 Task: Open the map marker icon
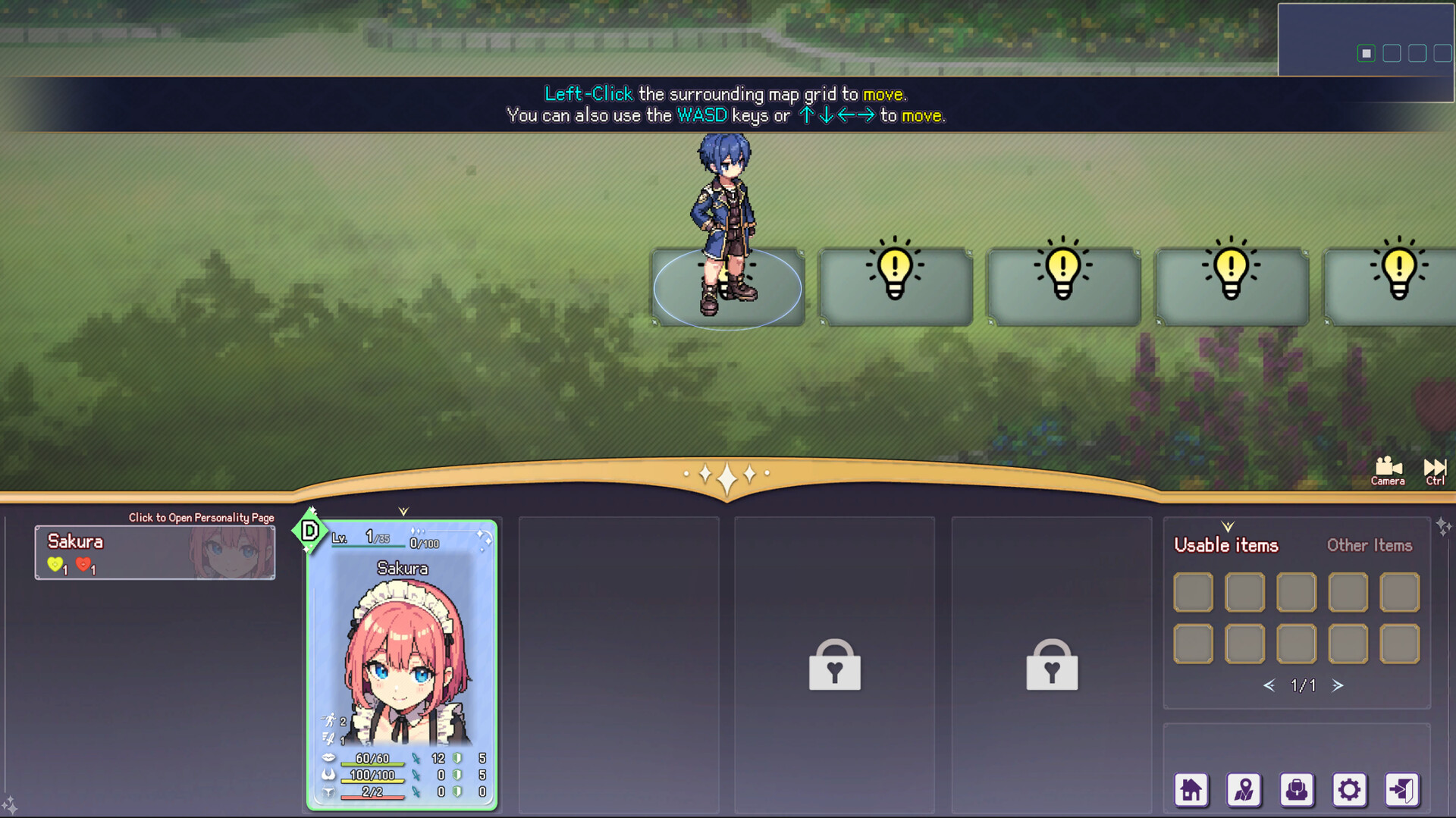(1244, 790)
